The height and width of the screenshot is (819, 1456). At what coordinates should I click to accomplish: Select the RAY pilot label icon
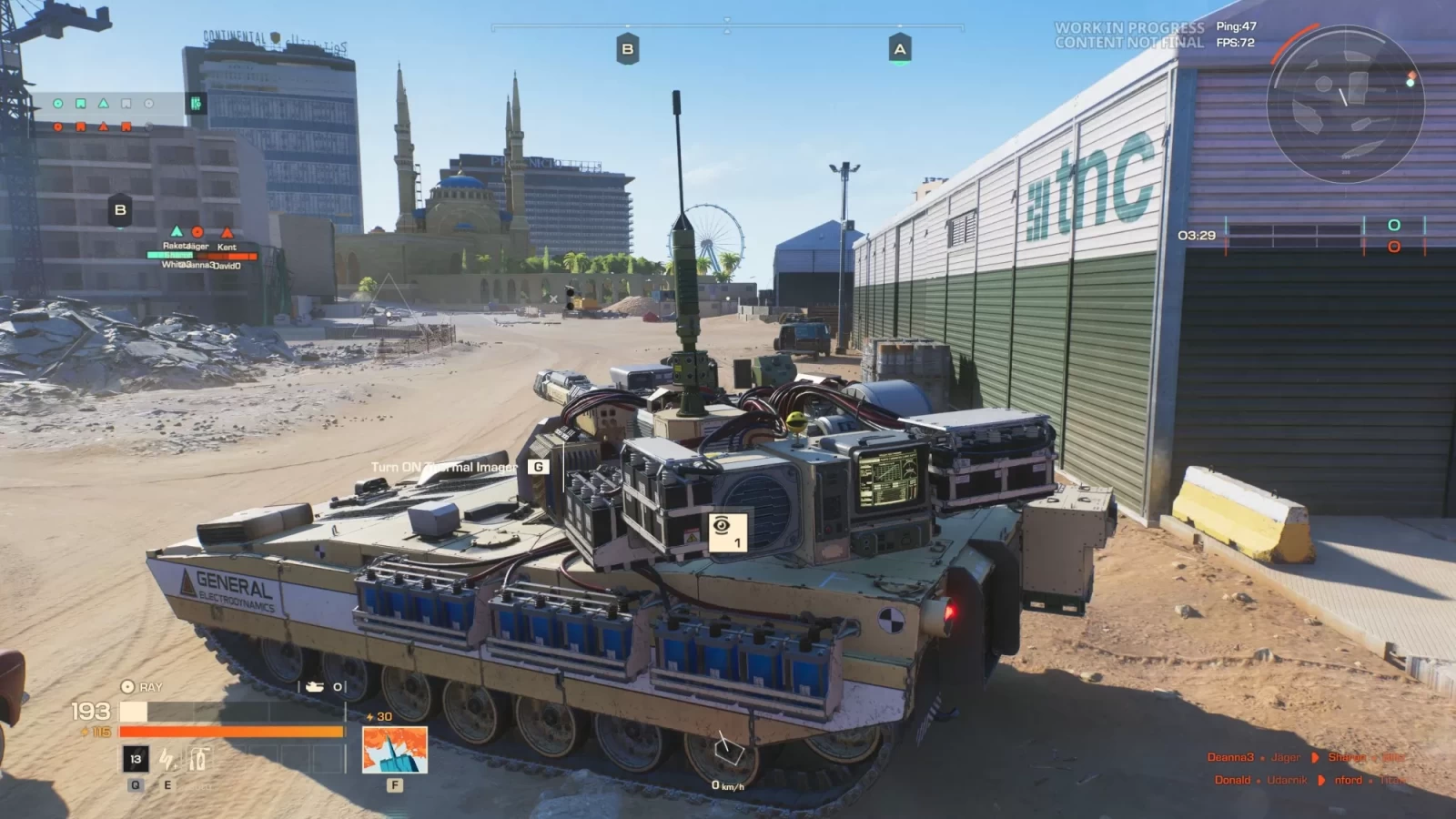(x=127, y=687)
